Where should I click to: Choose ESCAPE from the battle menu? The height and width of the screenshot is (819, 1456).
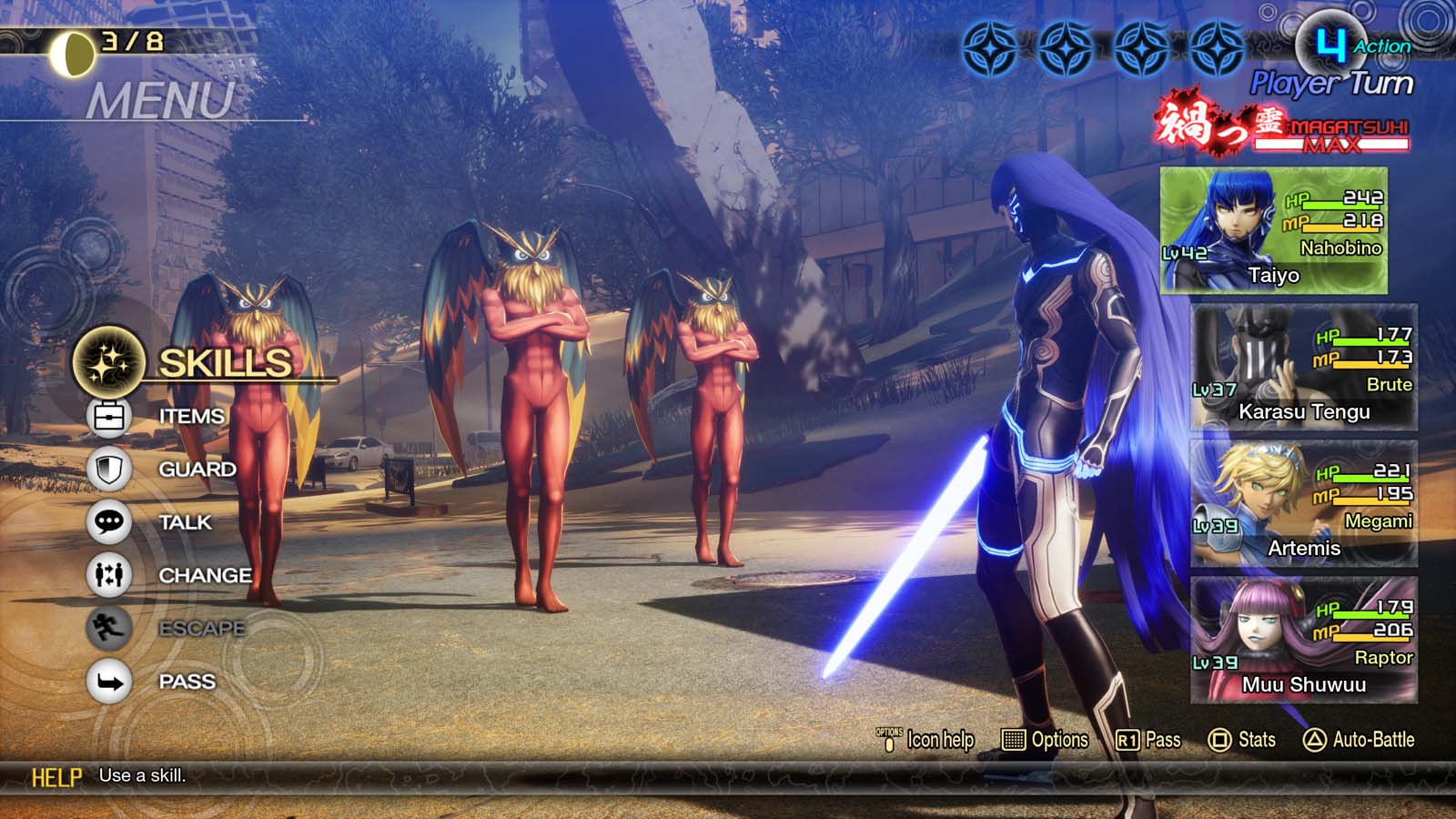(201, 627)
